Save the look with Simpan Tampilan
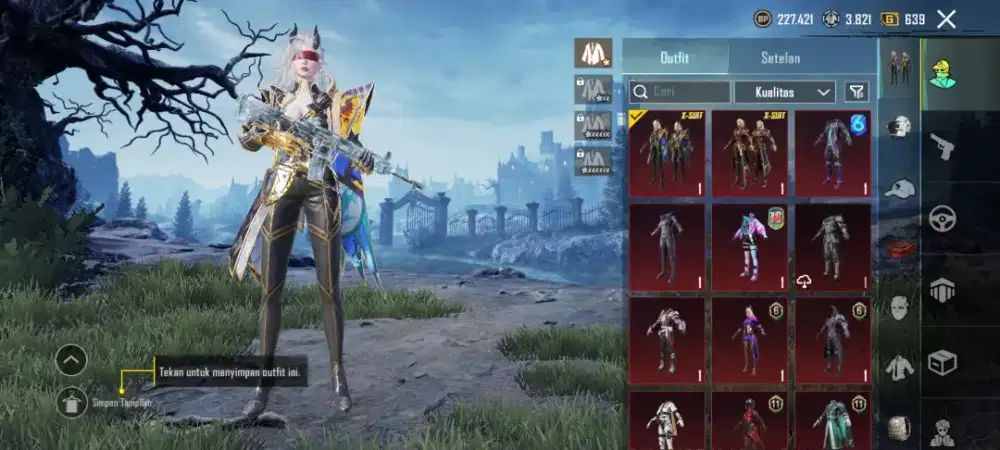This screenshot has width=1000, height=450. (x=72, y=402)
